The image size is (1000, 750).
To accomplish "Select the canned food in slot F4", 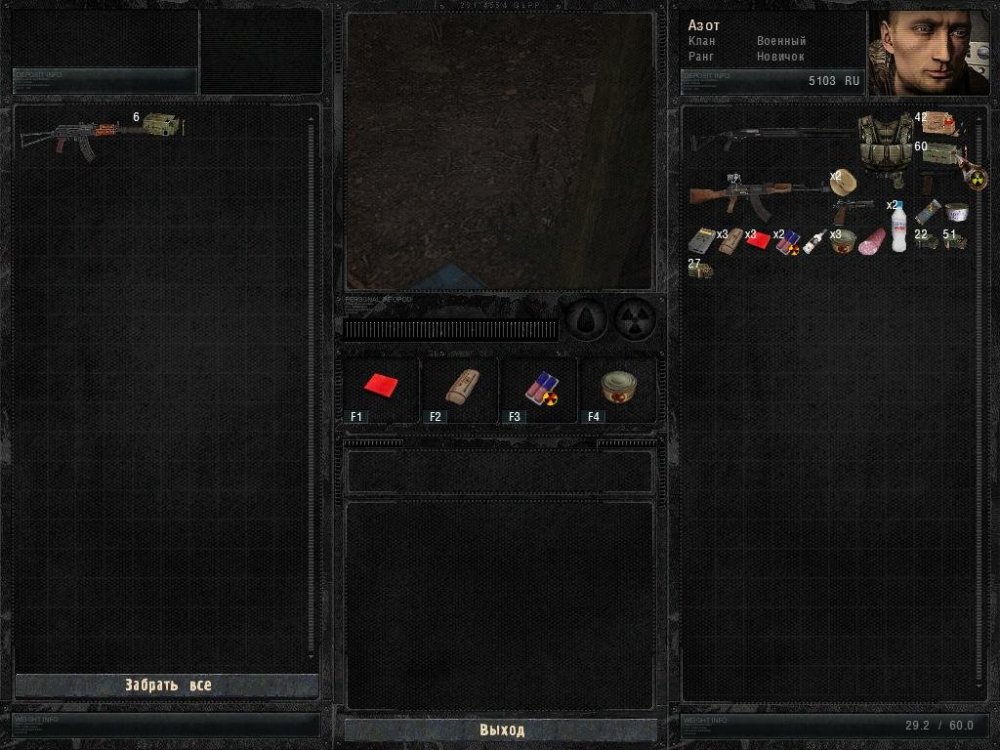I will [x=619, y=388].
